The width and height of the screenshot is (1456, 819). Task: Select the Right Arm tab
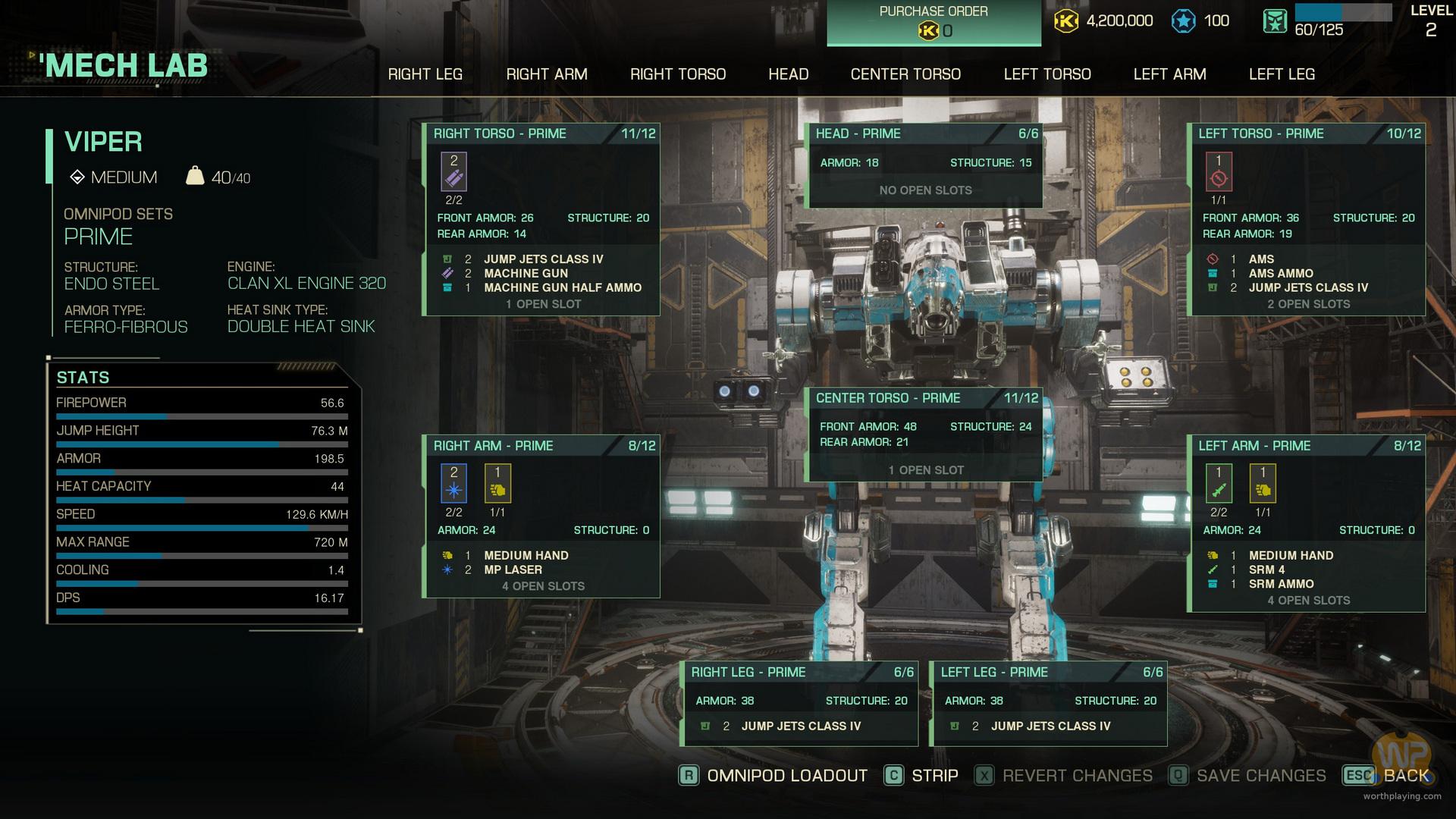click(x=546, y=74)
